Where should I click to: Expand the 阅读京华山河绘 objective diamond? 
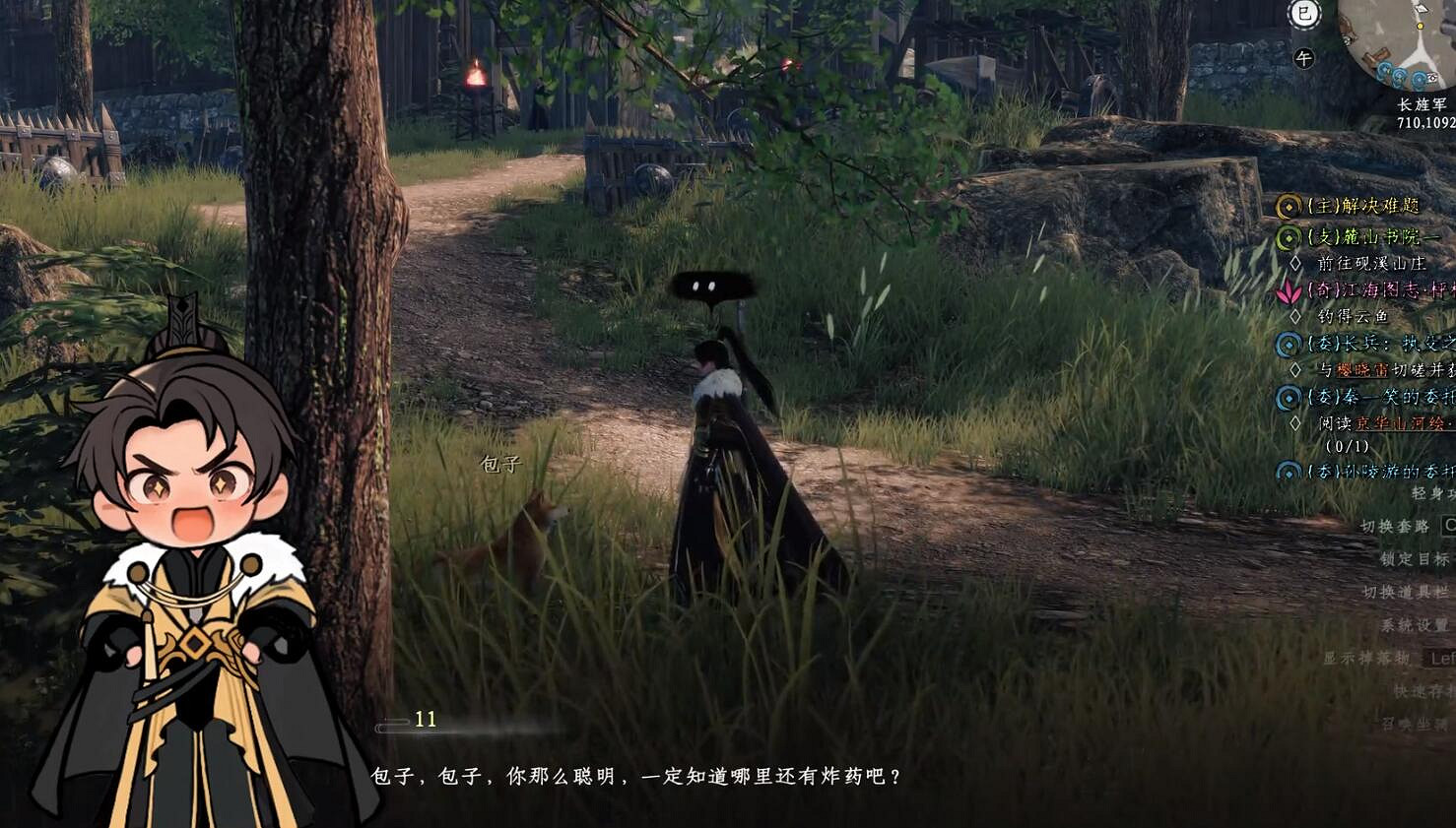[1294, 423]
